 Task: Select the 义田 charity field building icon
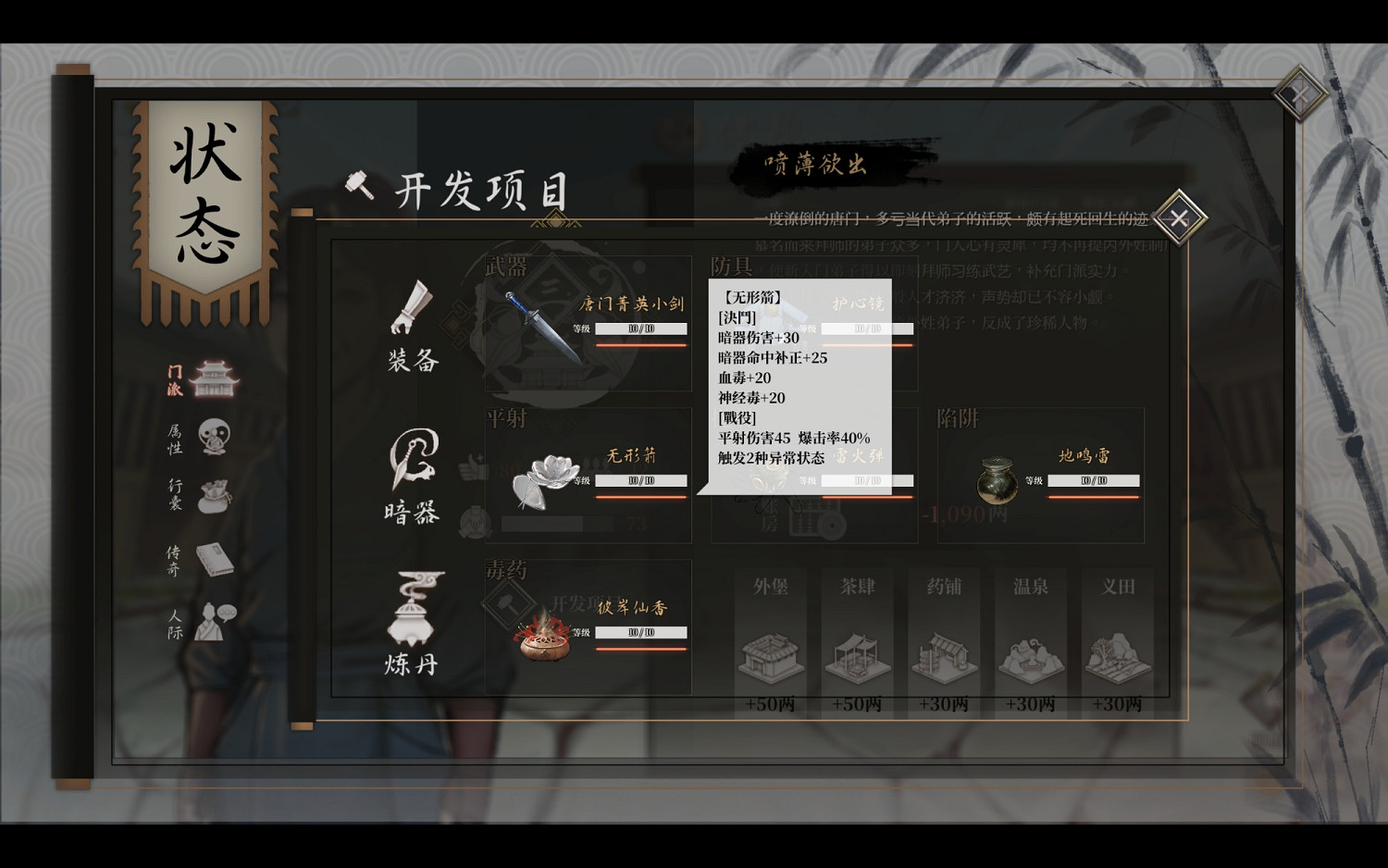1117,655
